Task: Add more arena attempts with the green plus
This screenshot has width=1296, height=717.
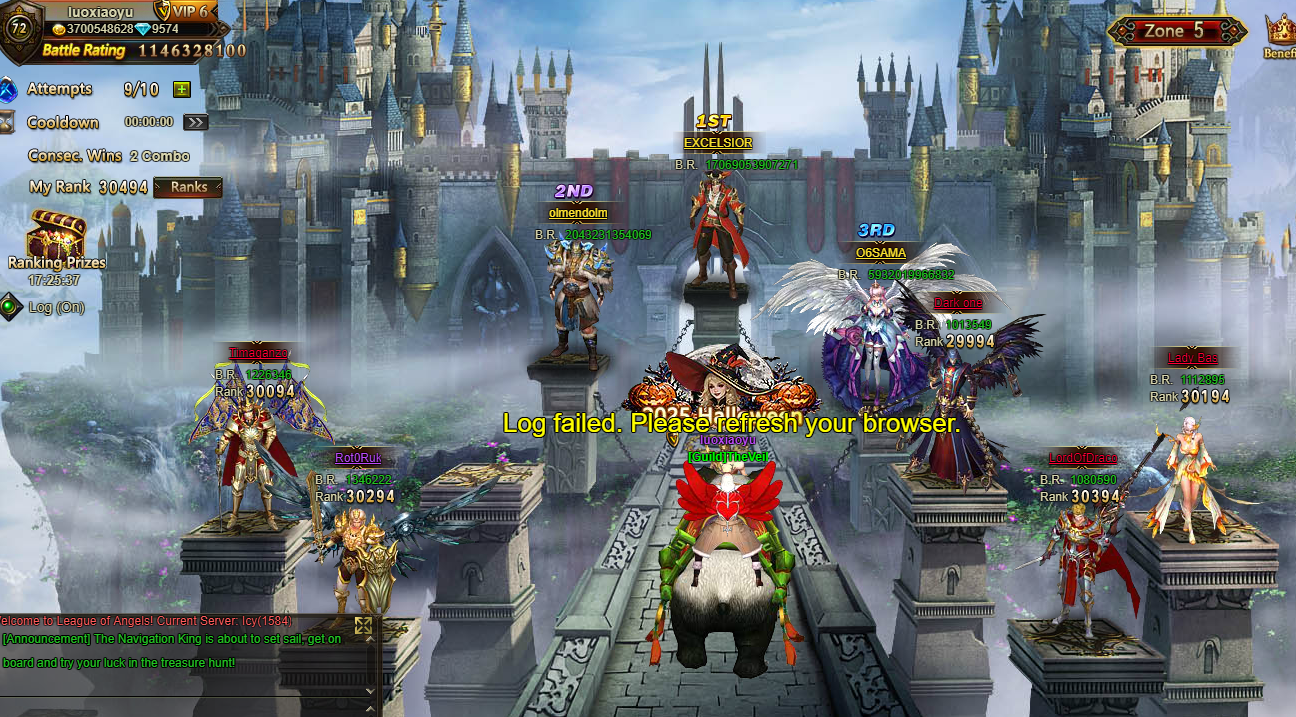Action: pyautogui.click(x=181, y=89)
